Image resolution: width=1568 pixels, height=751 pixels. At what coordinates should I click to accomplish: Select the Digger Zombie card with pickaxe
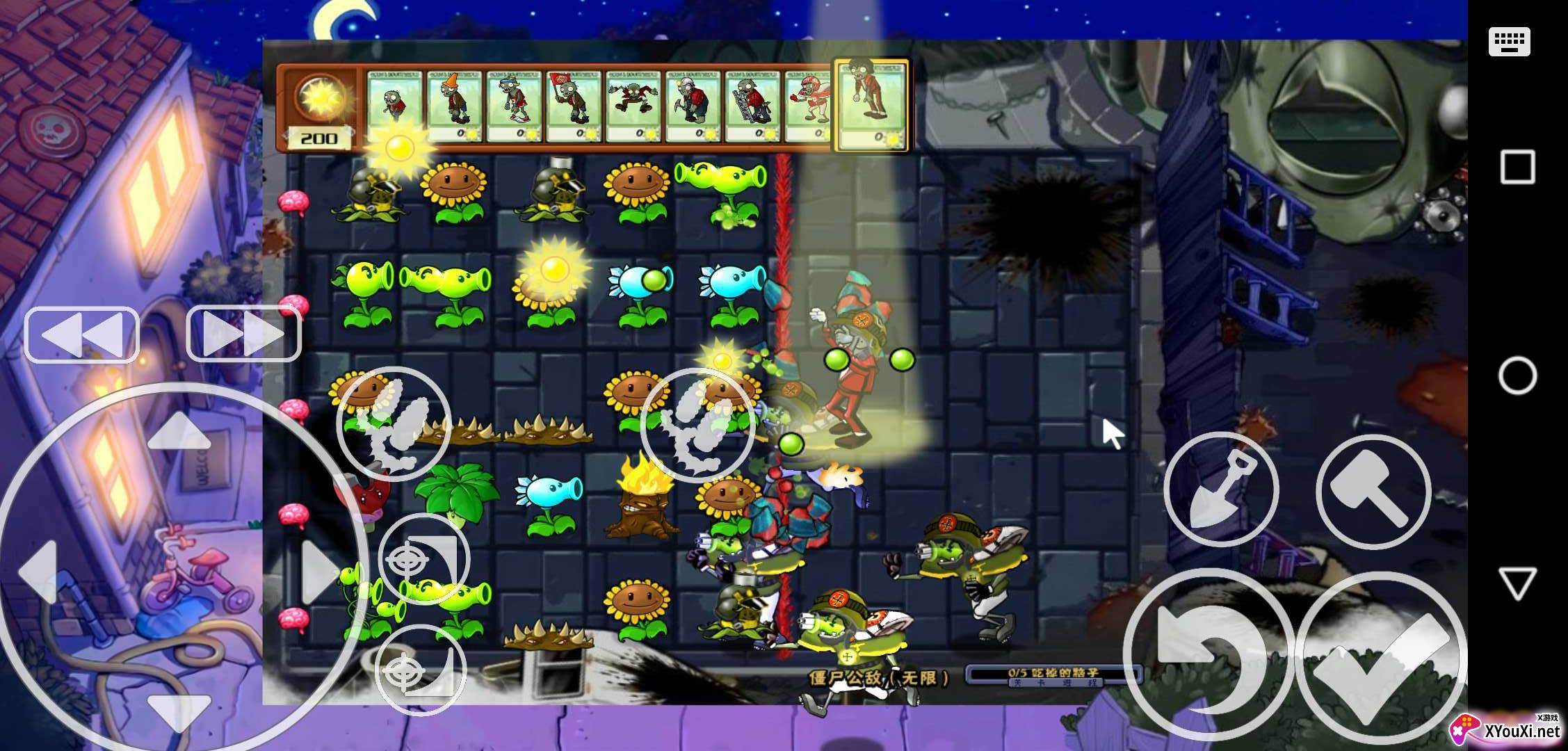coord(693,106)
